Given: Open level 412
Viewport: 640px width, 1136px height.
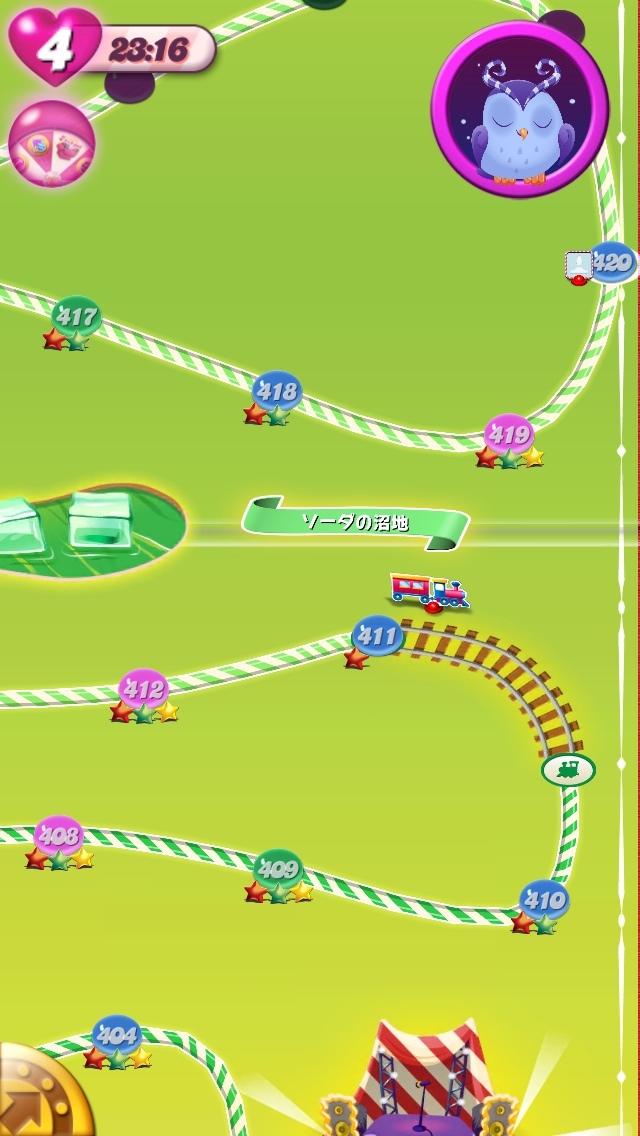Looking at the screenshot, I should click(x=143, y=690).
